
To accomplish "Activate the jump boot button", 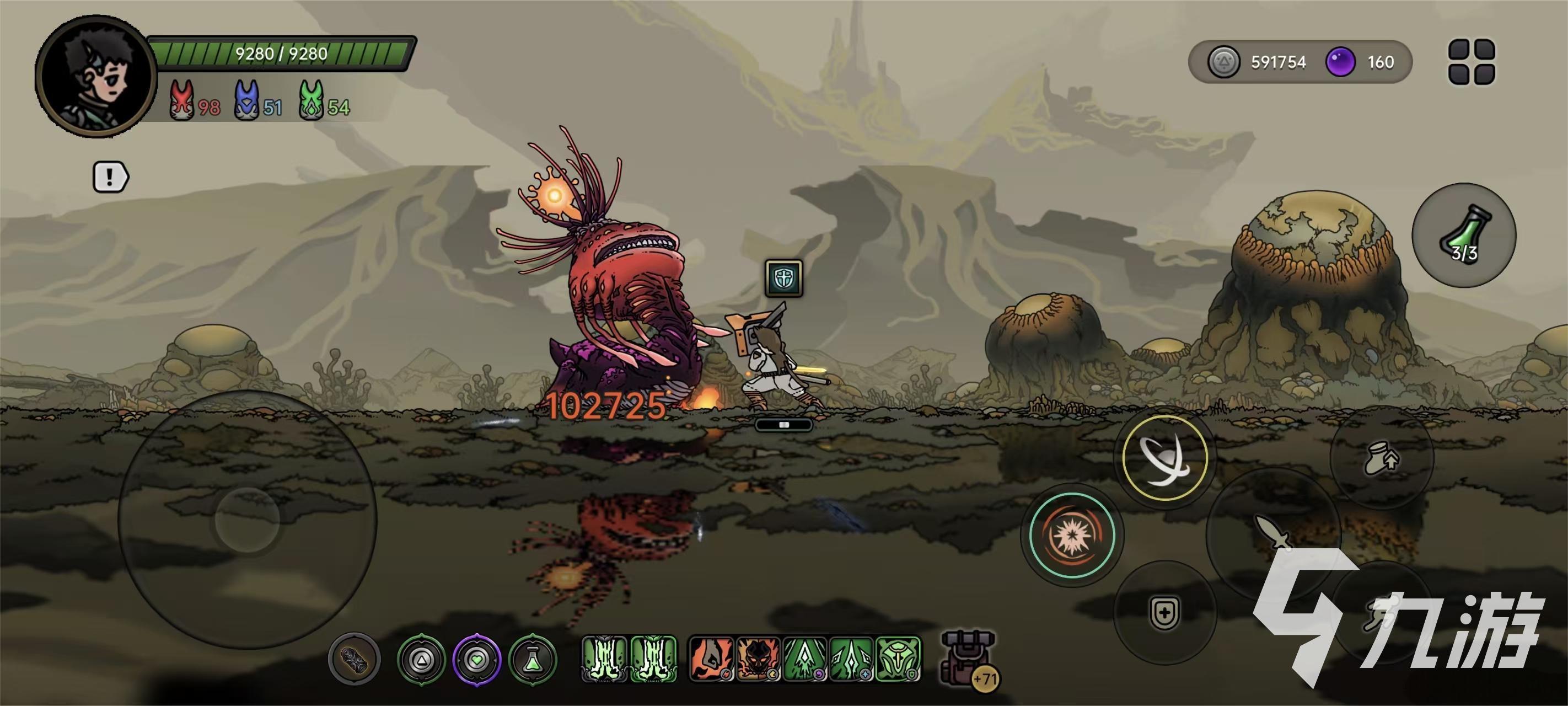I will click(x=1381, y=457).
